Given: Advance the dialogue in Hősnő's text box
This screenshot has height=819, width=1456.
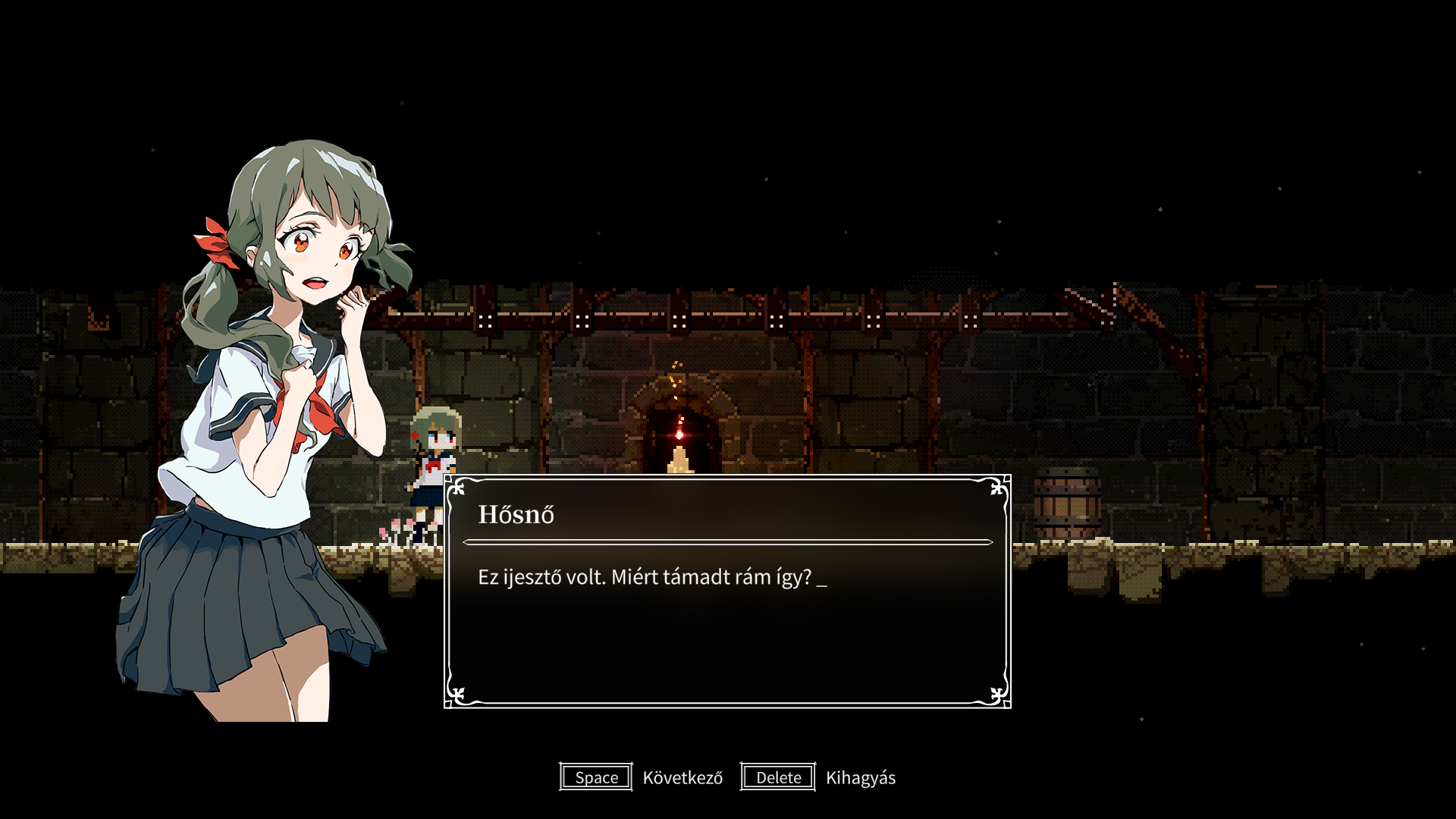Looking at the screenshot, I should pyautogui.click(x=596, y=777).
